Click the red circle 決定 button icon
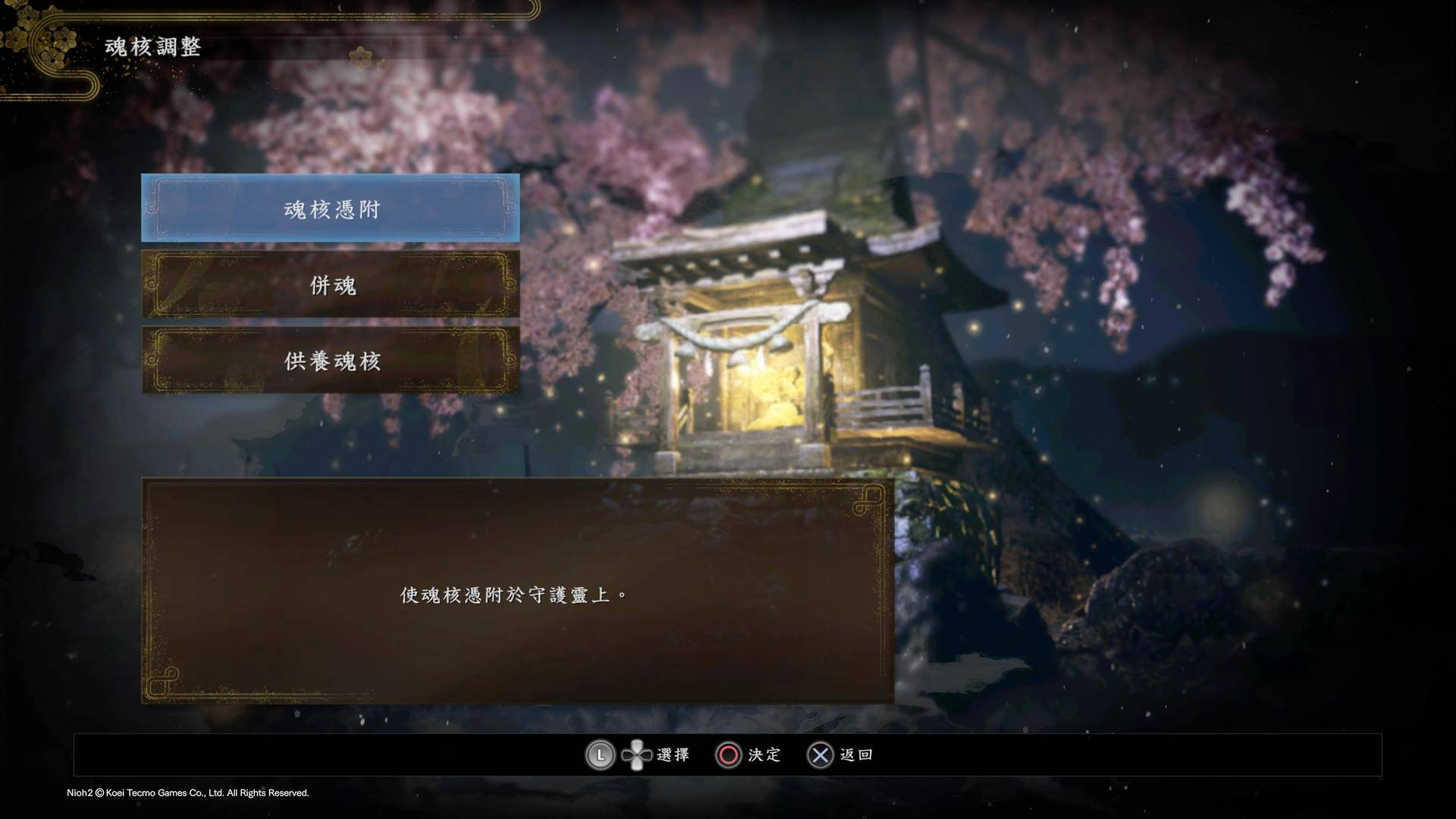Screen dimensions: 1456x819 [727, 755]
